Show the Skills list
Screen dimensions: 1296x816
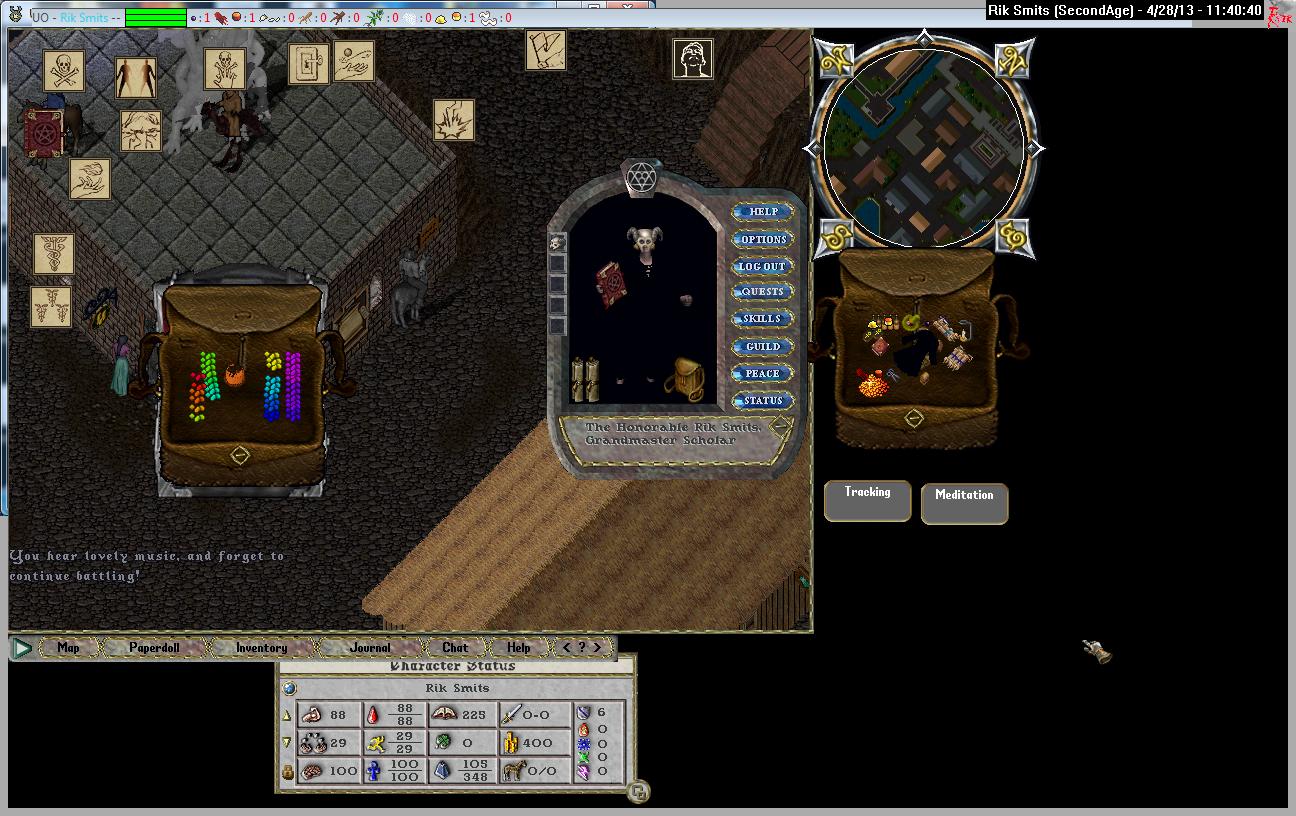(x=763, y=319)
